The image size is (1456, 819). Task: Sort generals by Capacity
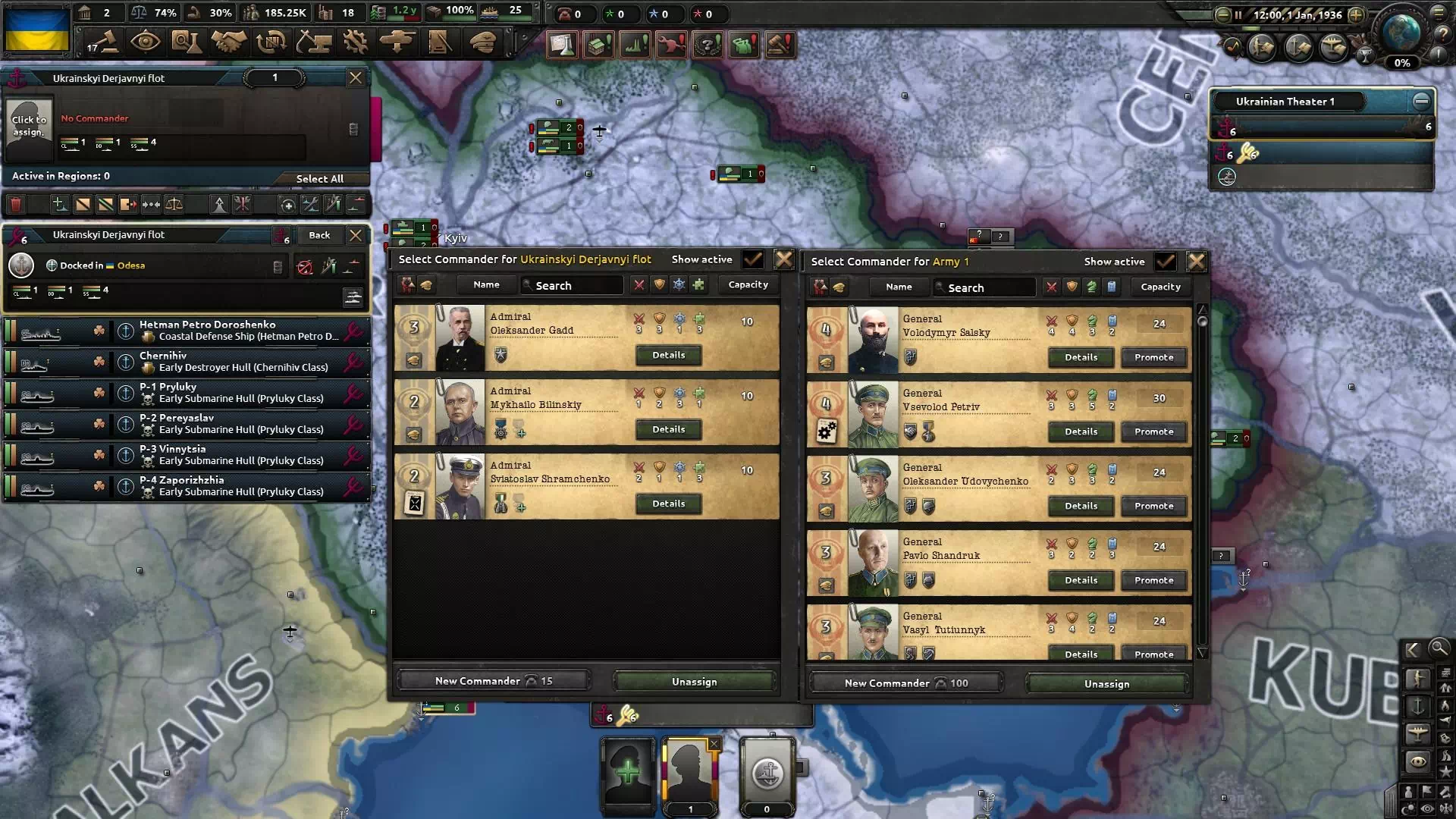click(x=1160, y=287)
